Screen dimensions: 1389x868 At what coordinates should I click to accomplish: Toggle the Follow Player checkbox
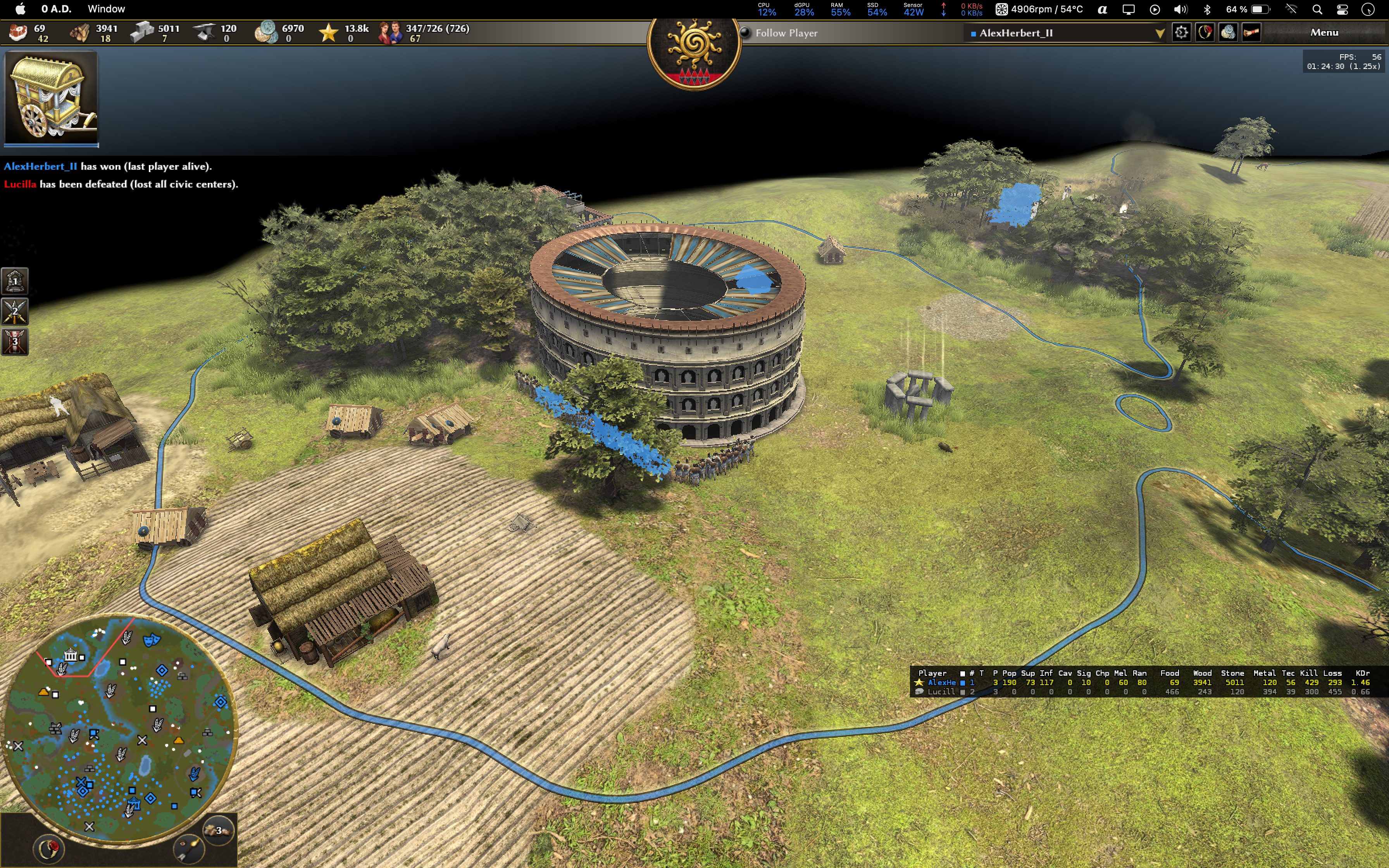click(x=746, y=33)
